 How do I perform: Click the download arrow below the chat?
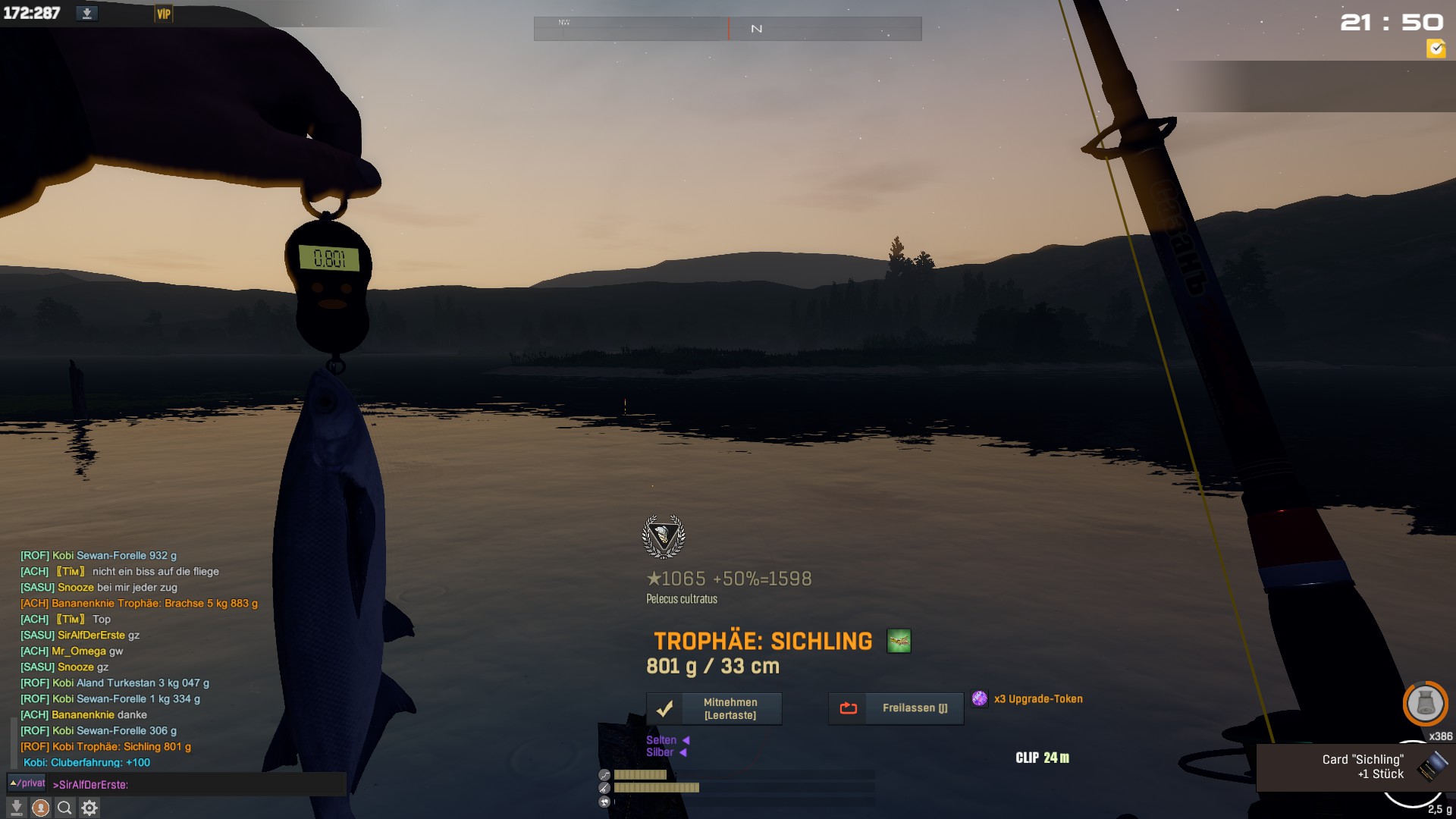click(x=17, y=808)
